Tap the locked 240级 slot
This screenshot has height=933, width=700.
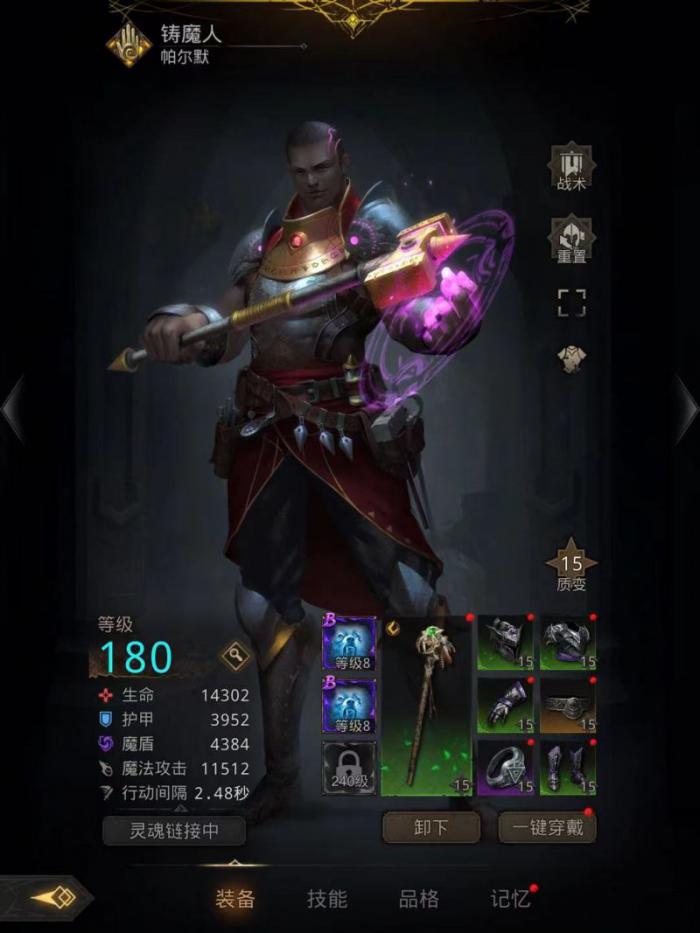click(x=349, y=768)
